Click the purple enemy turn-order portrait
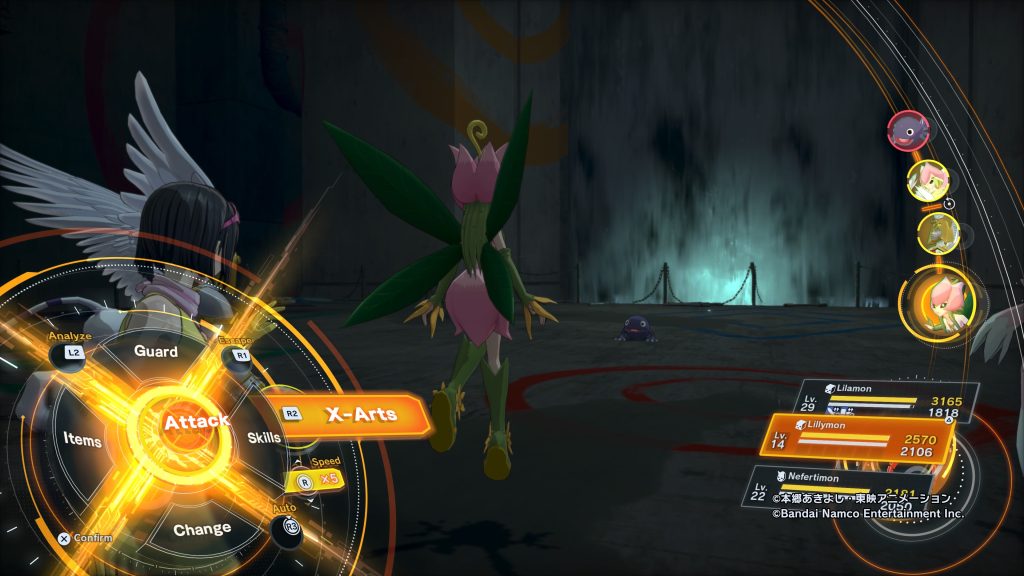This screenshot has width=1024, height=576. [907, 130]
